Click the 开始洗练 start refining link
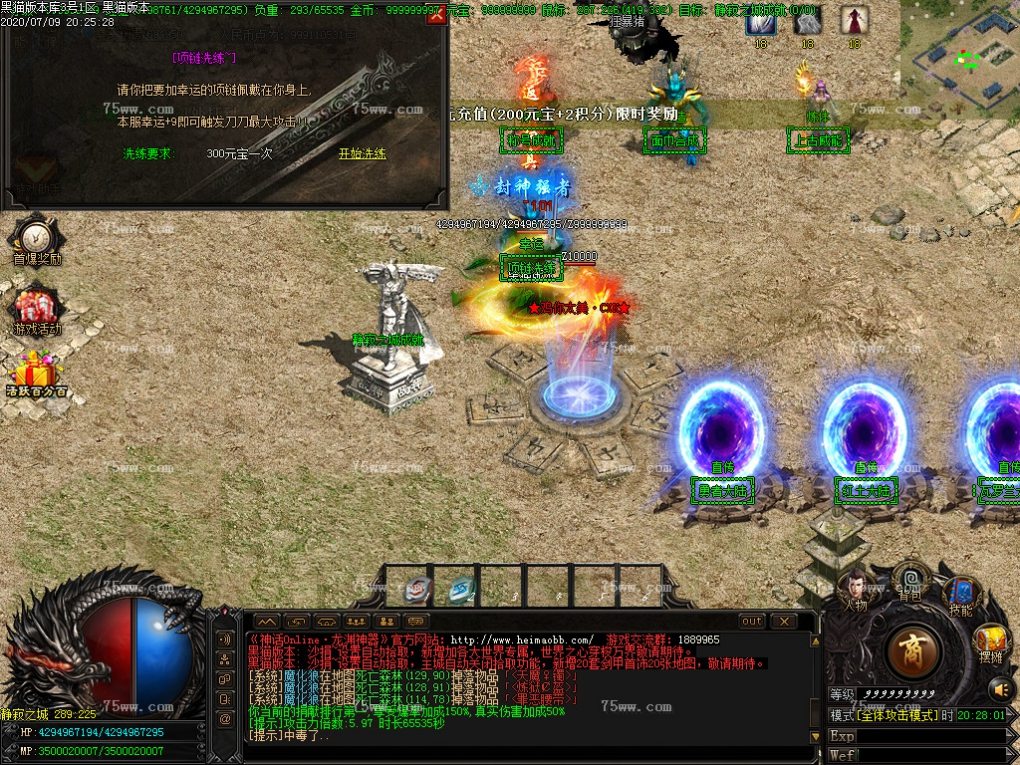1020x765 pixels. coord(362,154)
